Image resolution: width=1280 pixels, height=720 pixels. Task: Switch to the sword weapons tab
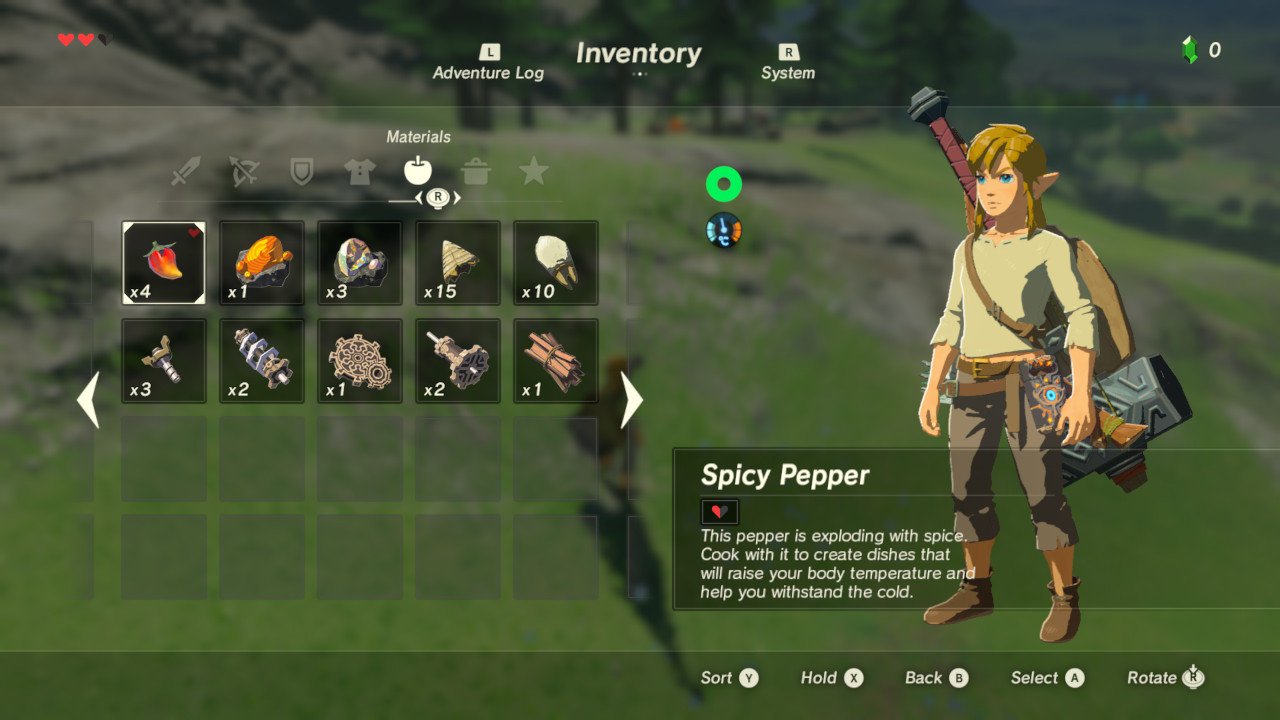[x=185, y=172]
